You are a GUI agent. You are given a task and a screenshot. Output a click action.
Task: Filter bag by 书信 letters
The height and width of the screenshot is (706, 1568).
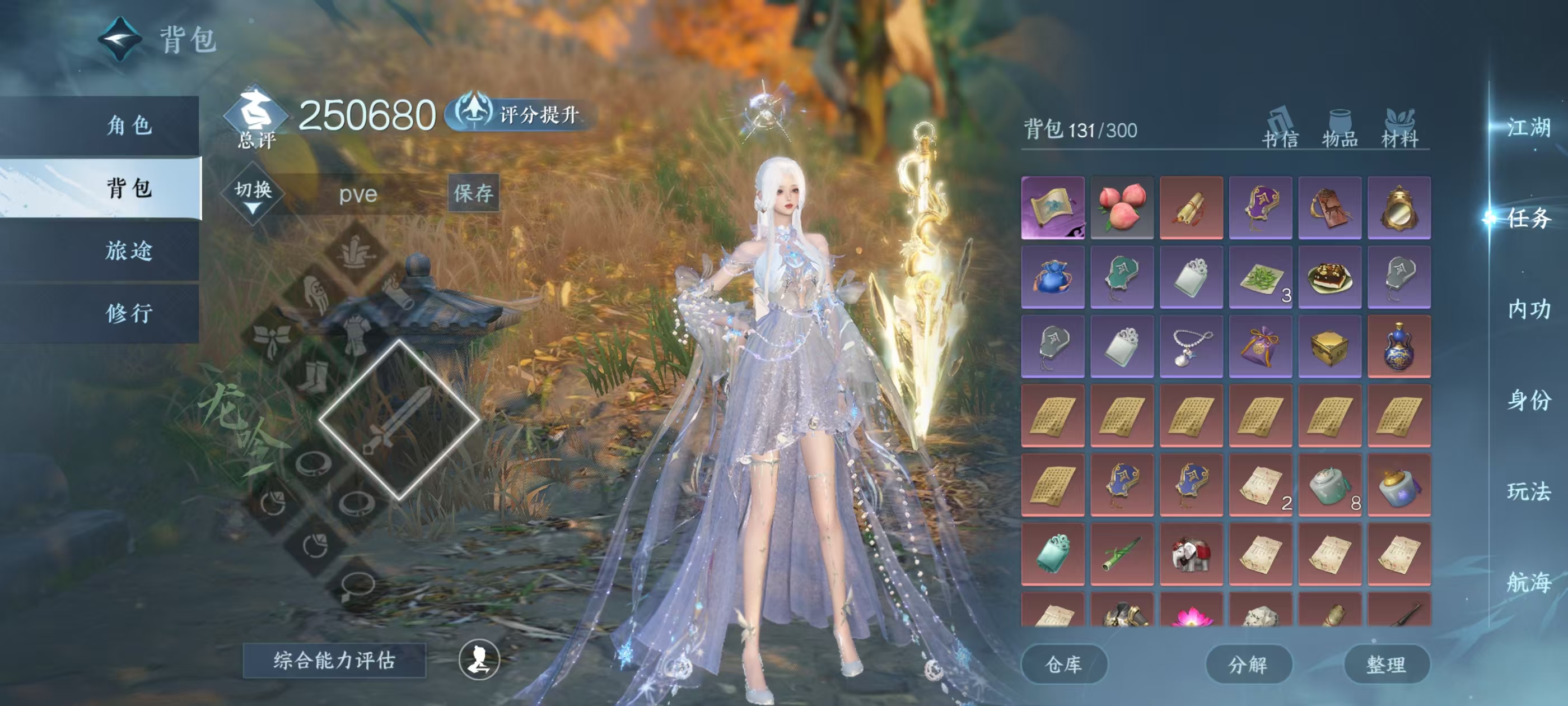tap(1280, 129)
